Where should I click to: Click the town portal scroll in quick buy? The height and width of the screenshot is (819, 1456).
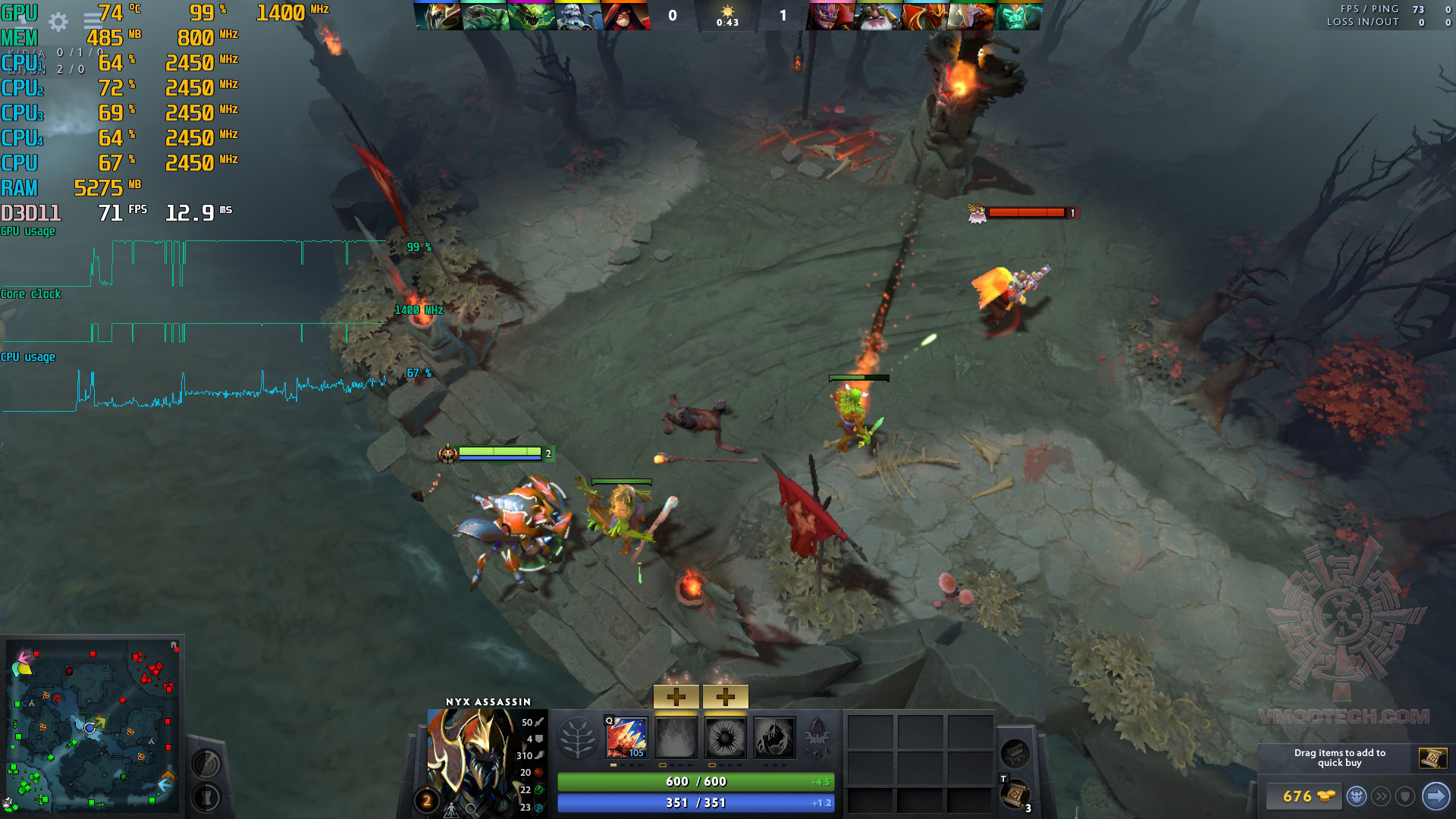click(x=1432, y=758)
